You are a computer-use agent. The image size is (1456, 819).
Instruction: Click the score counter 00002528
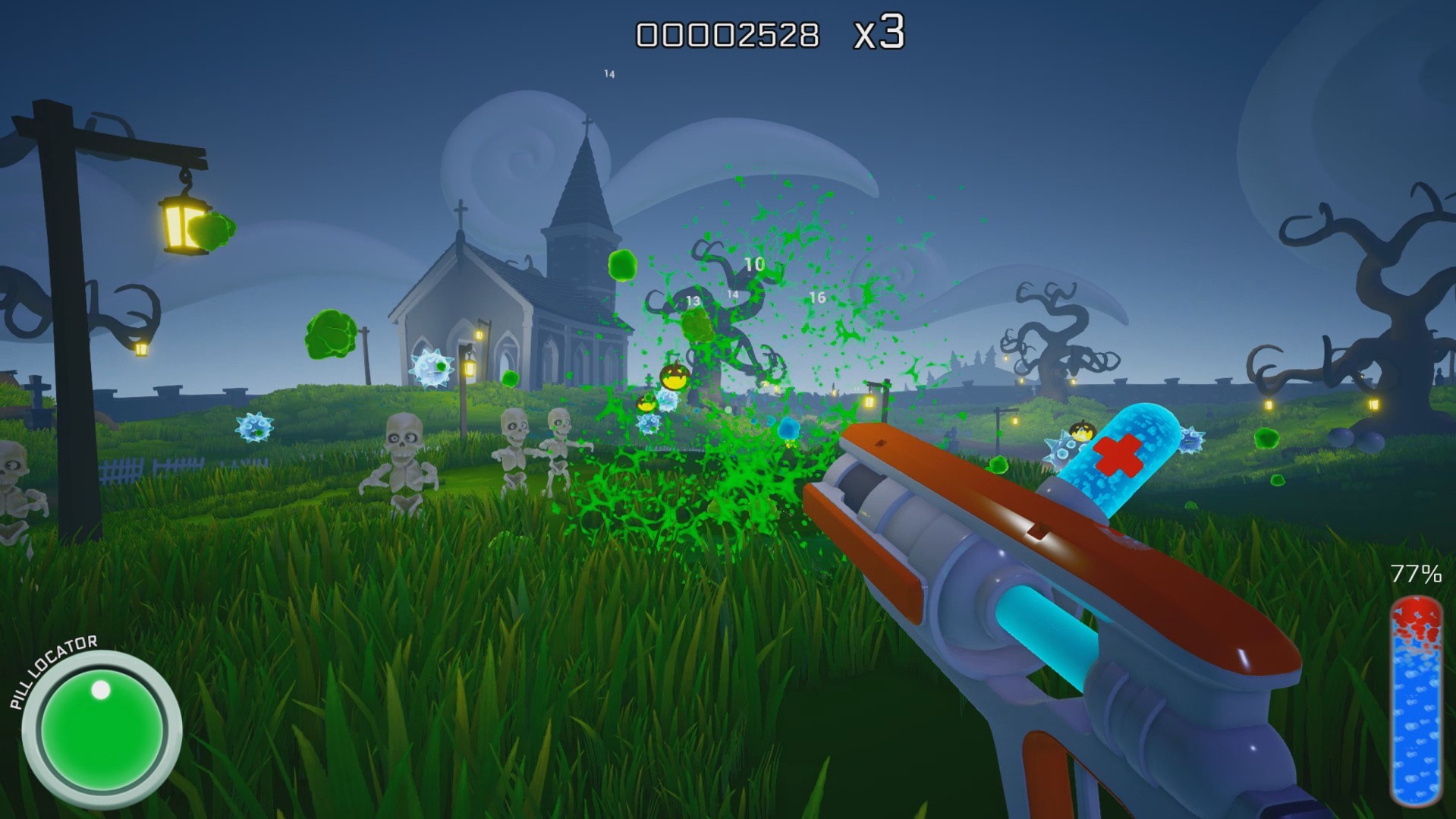[728, 33]
